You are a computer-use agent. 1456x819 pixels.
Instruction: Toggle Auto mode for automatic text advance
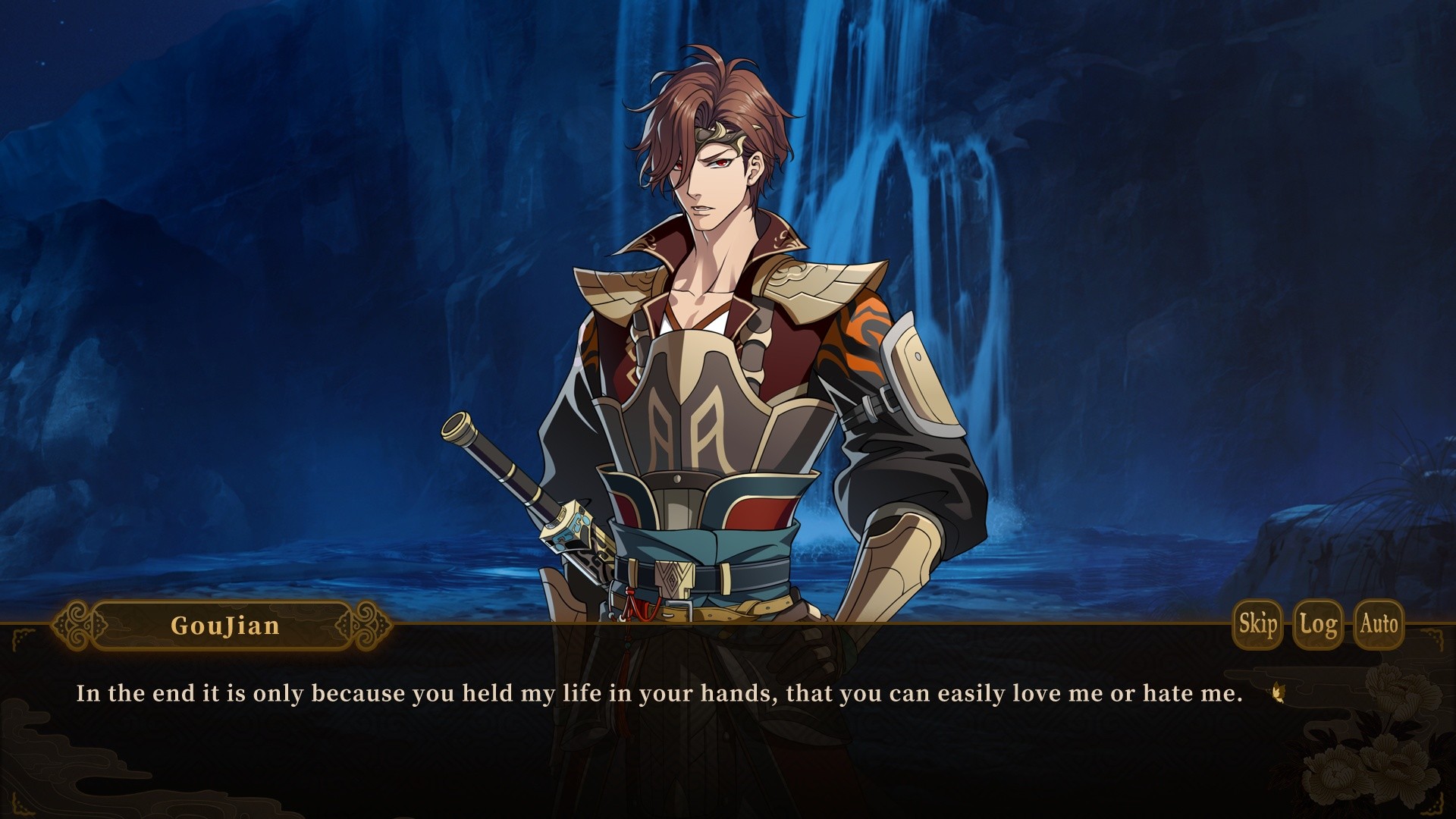[1380, 626]
